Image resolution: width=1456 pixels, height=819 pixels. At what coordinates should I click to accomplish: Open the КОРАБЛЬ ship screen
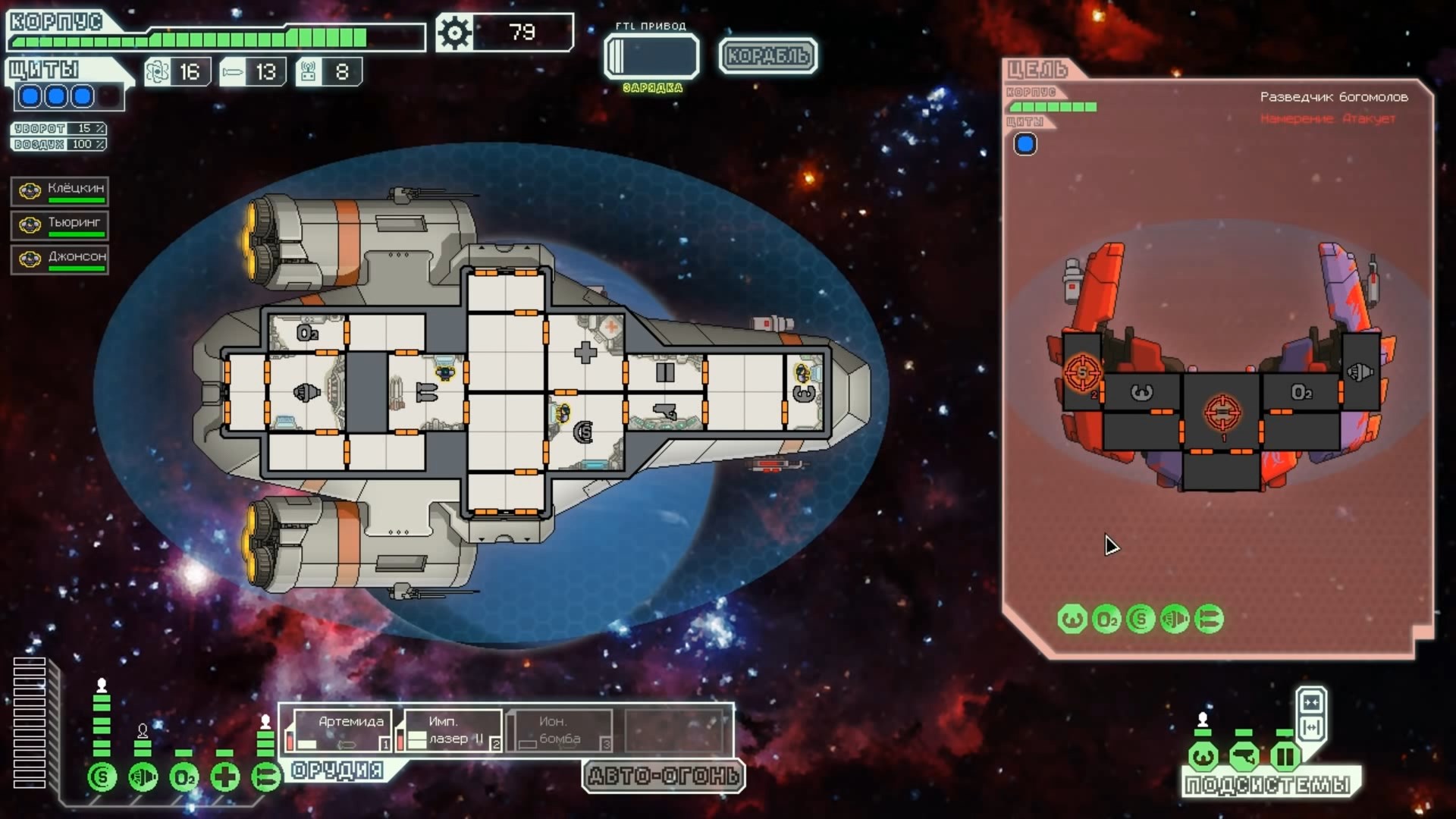pos(767,56)
